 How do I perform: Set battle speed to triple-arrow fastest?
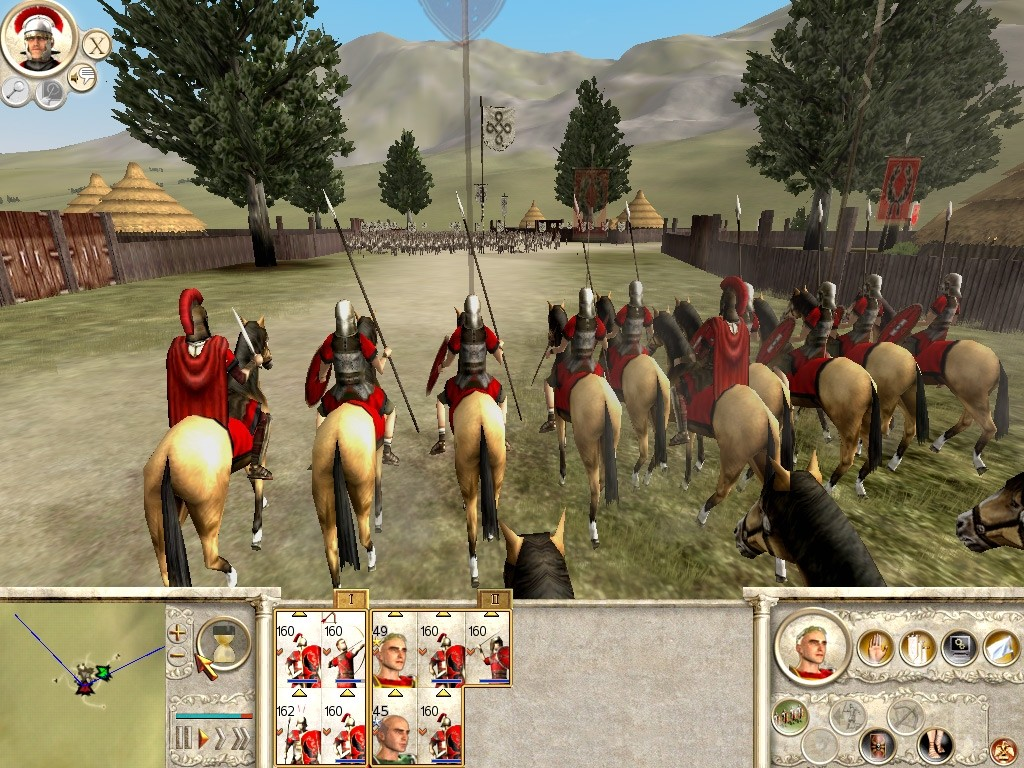coord(241,739)
